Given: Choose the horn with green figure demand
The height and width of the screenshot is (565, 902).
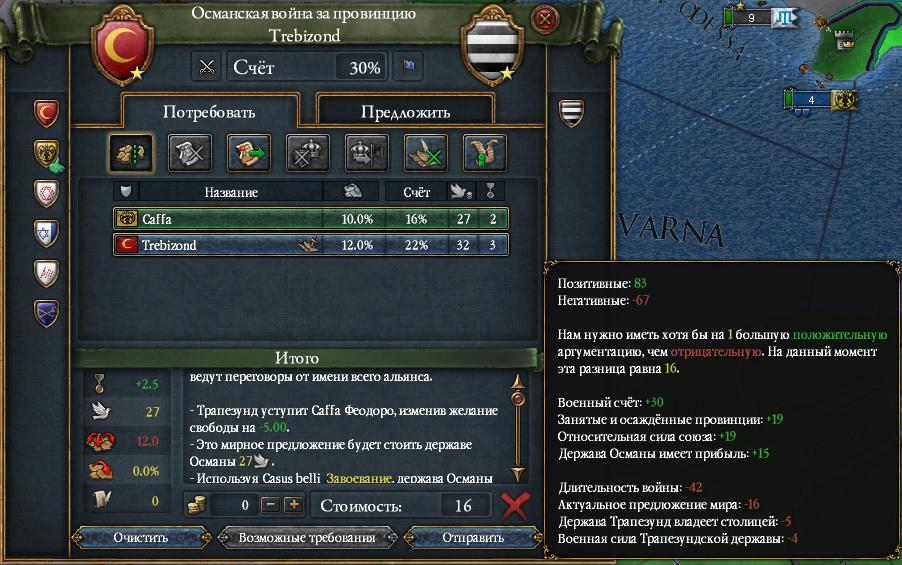Looking at the screenshot, I should 484,152.
